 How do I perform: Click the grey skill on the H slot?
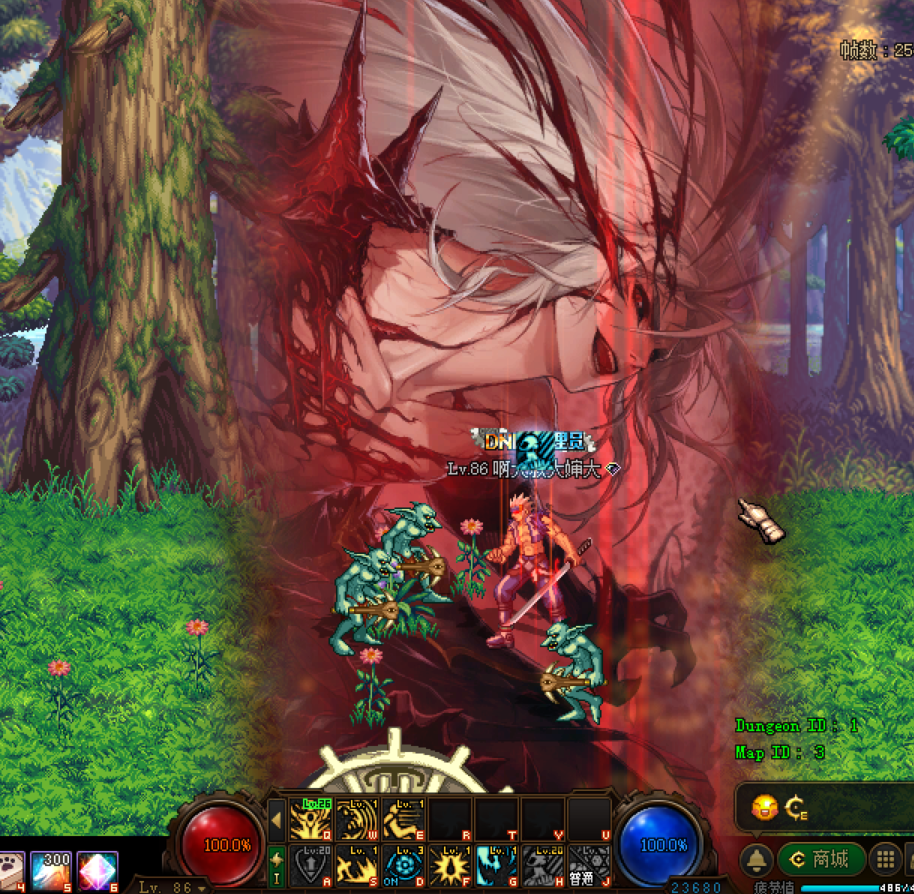click(541, 865)
